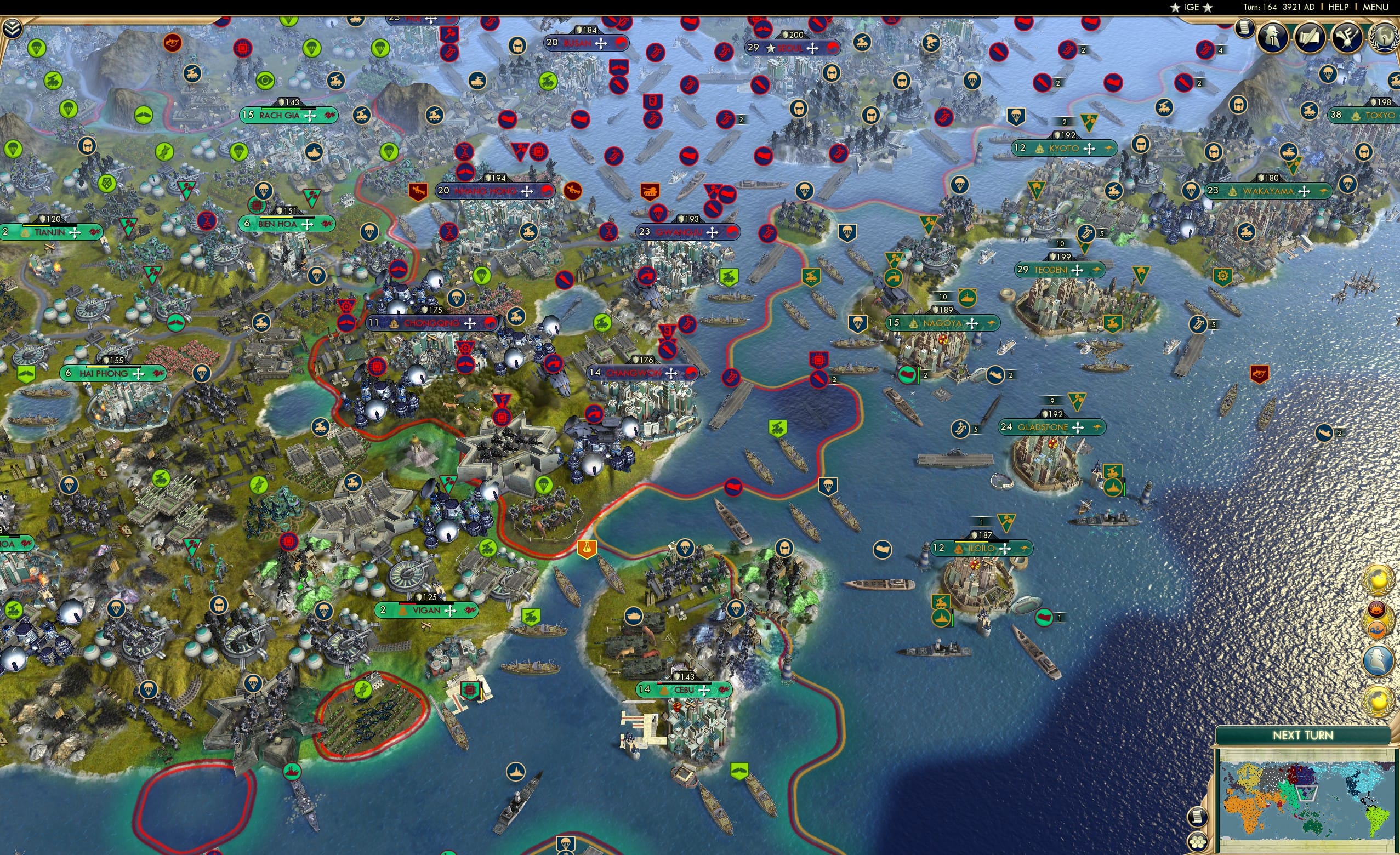1400x855 pixels.
Task: Click the blue spy notification on the right edge
Action: point(1379,659)
